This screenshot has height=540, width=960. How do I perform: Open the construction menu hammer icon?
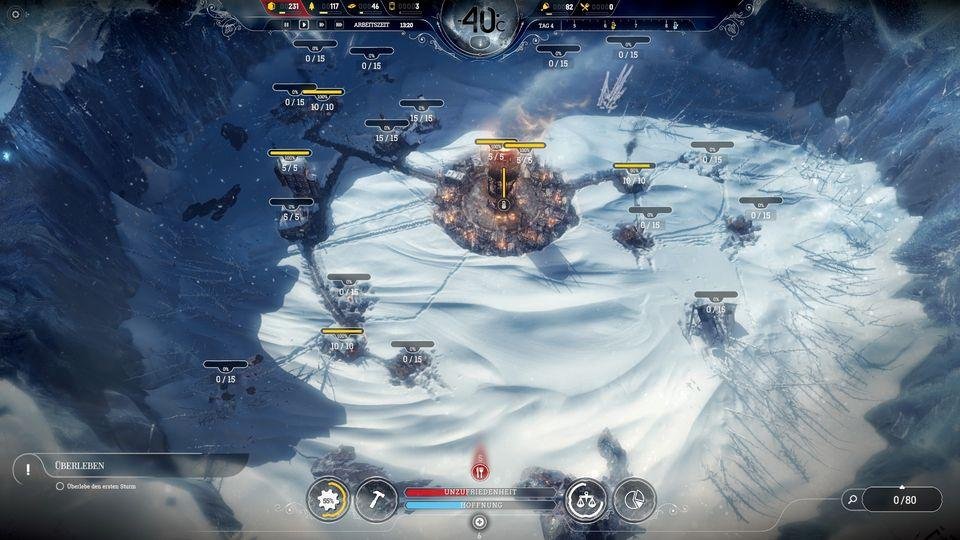(376, 499)
